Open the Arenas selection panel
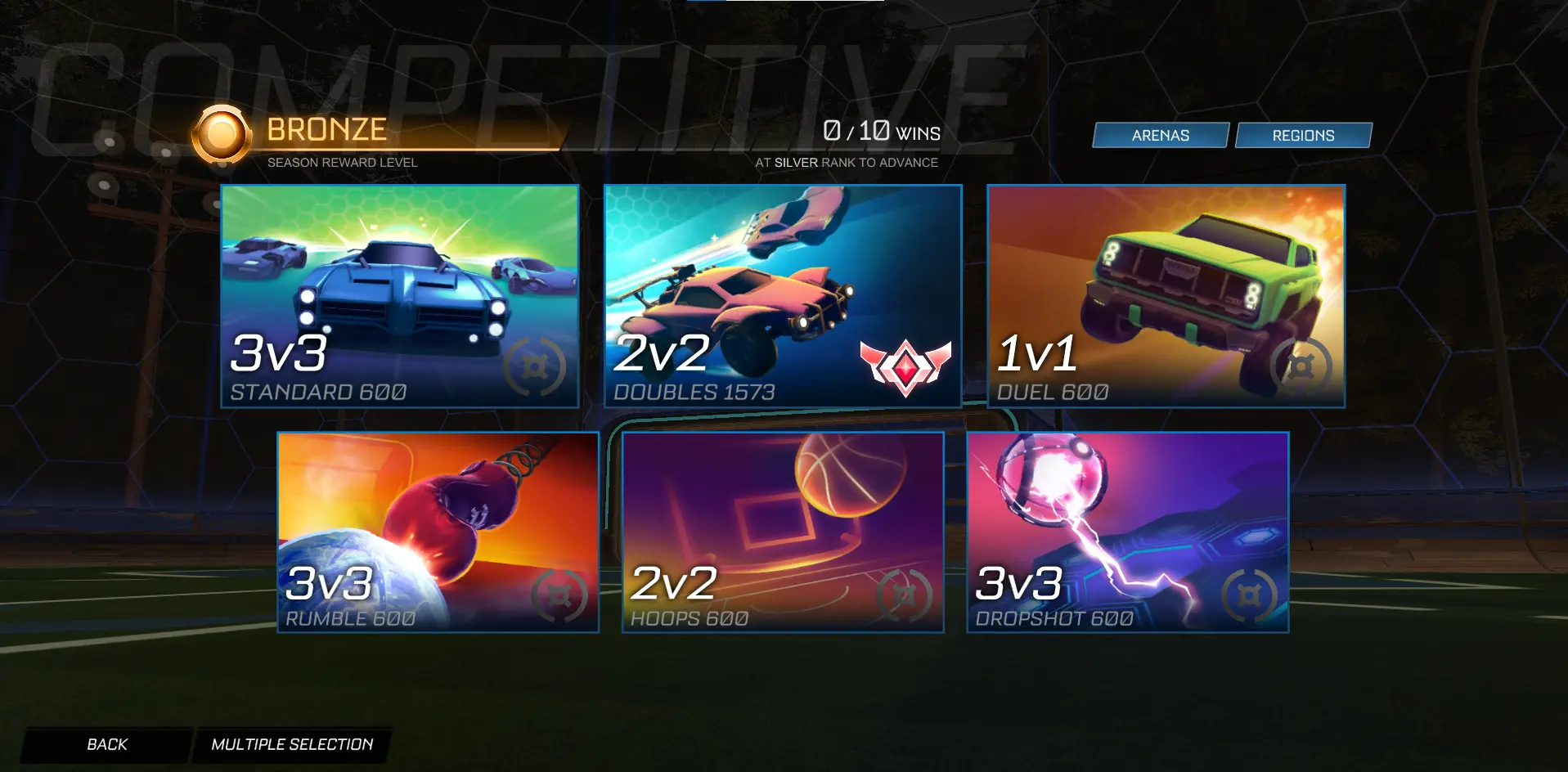The width and height of the screenshot is (1568, 772). [1161, 135]
